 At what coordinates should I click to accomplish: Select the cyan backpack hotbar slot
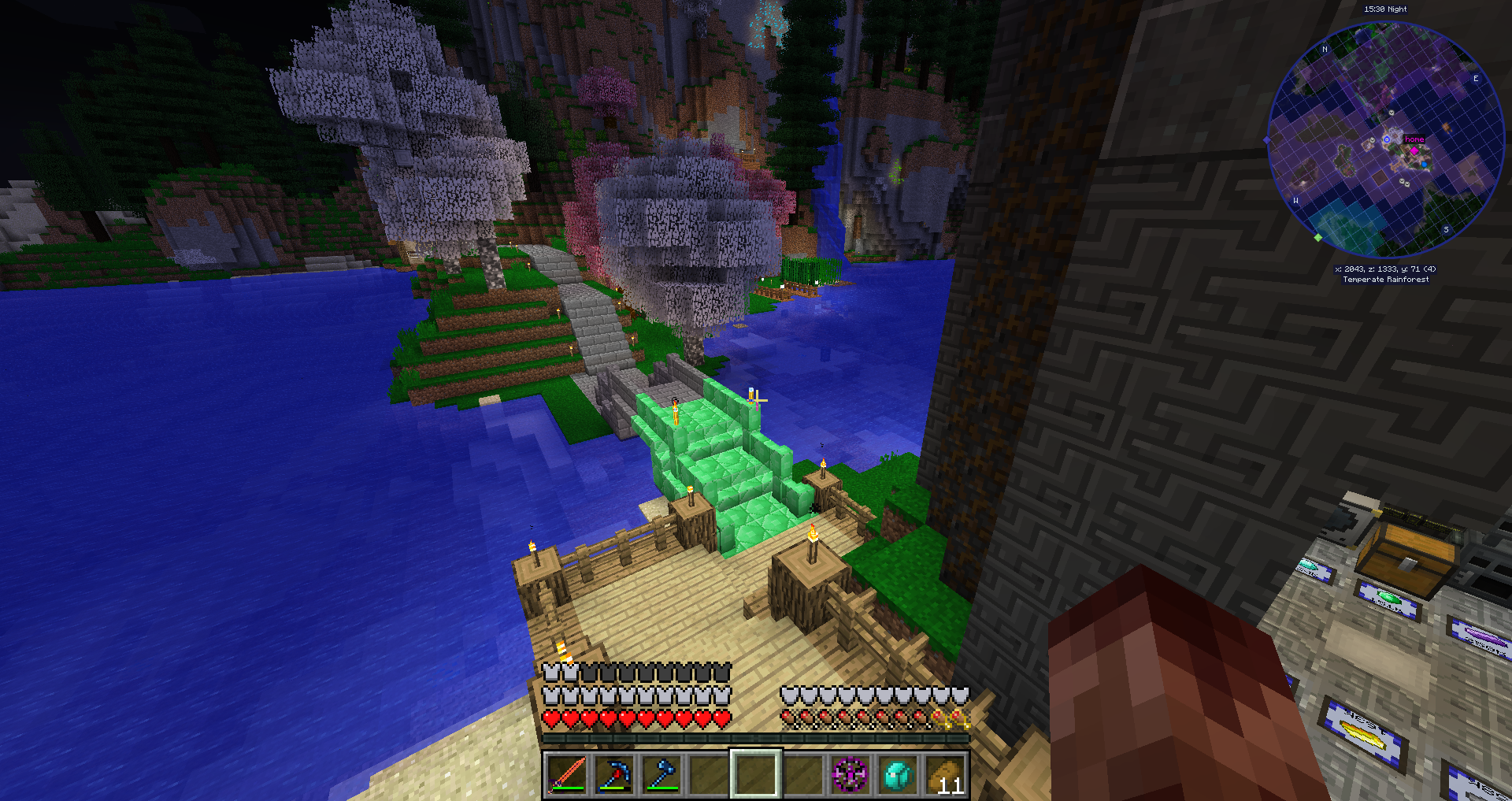(898, 775)
